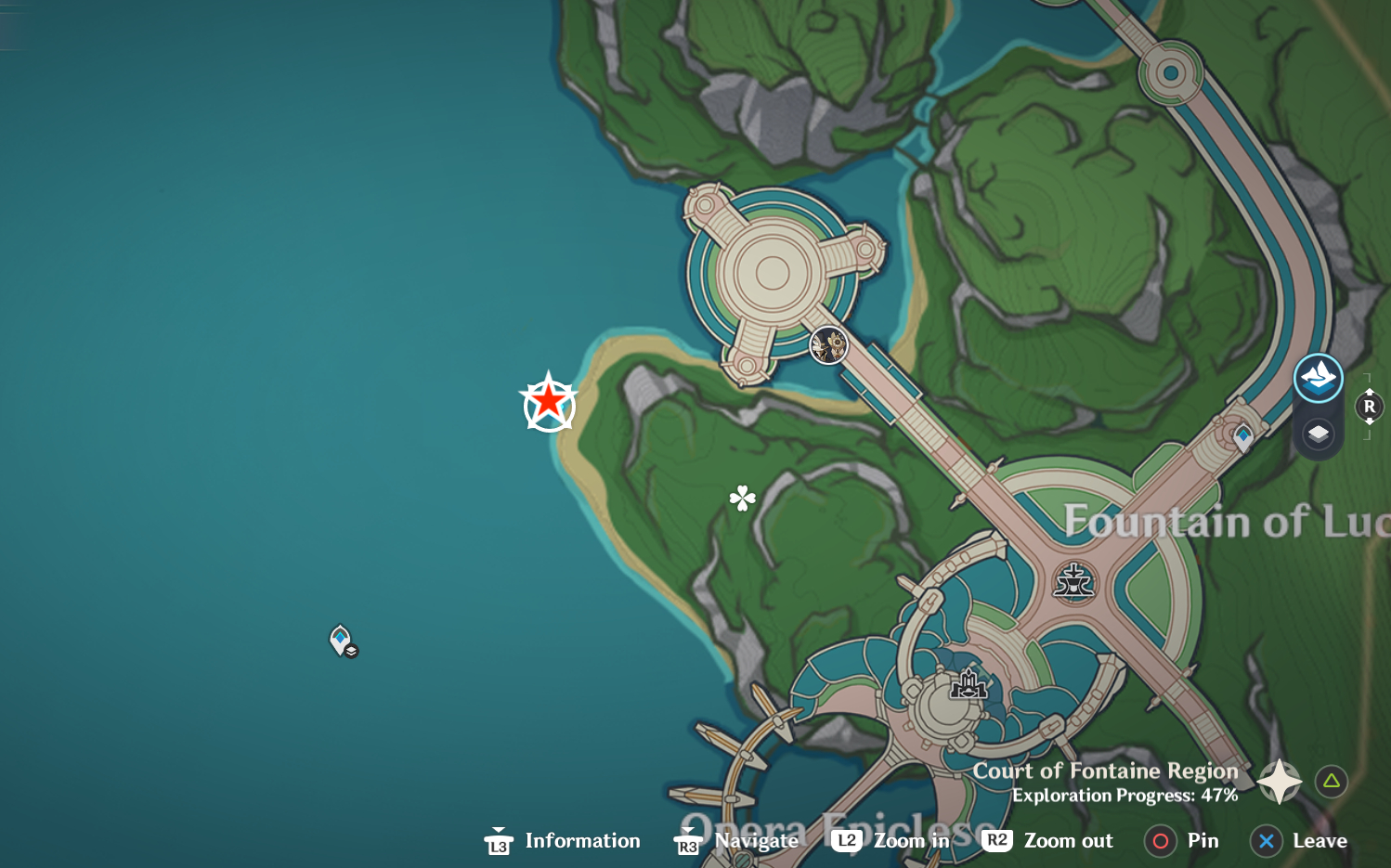Open the Information panel
This screenshot has height=868, width=1391.
pyautogui.click(x=582, y=840)
